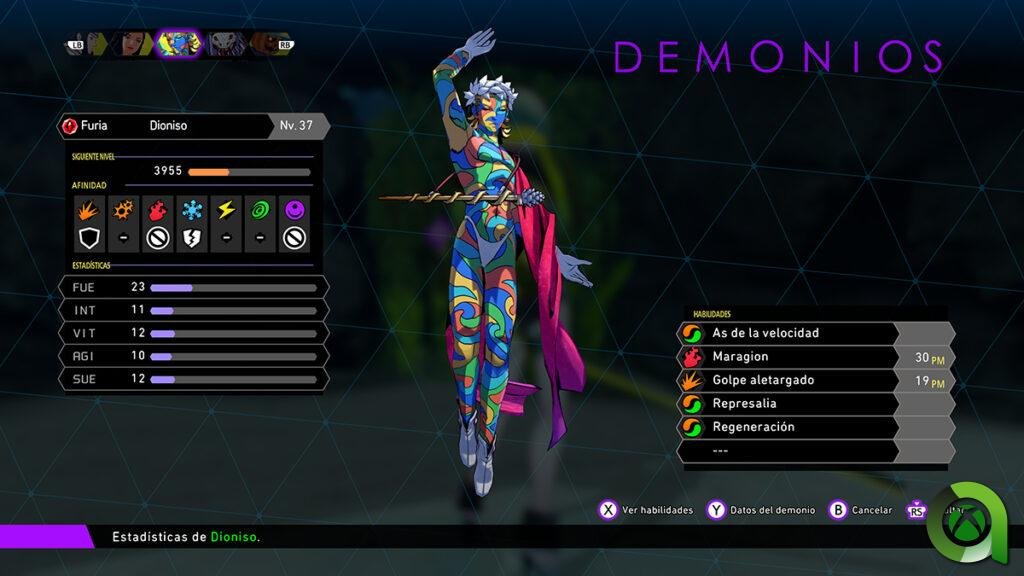This screenshot has height=576, width=1024.
Task: Select the Regeneración skill row
Action: tap(790, 427)
